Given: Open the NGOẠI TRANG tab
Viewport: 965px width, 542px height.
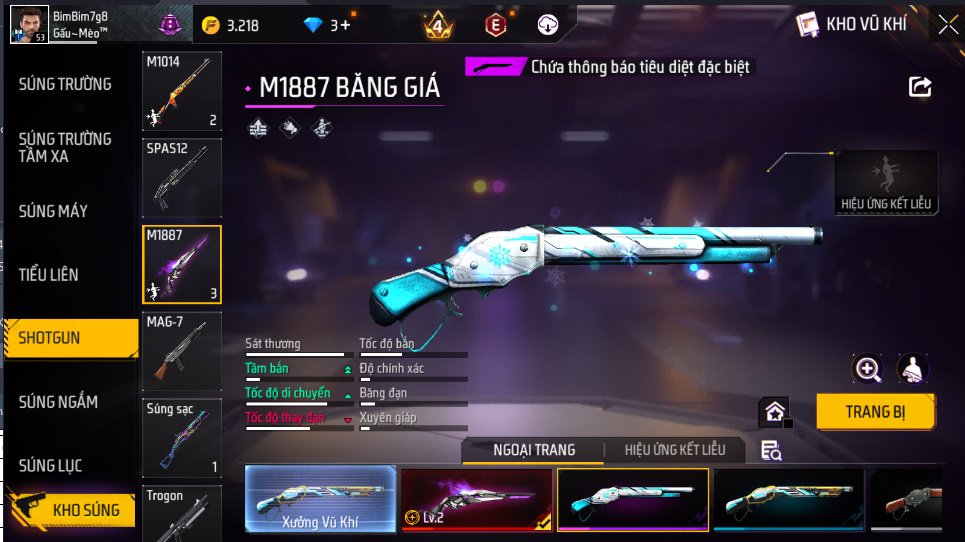Looking at the screenshot, I should (534, 450).
